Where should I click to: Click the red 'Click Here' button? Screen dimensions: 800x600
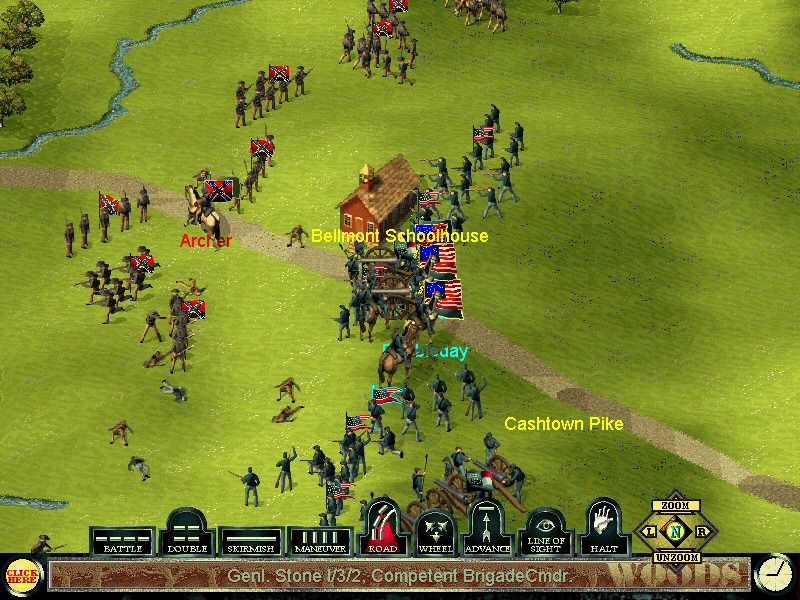tap(20, 576)
